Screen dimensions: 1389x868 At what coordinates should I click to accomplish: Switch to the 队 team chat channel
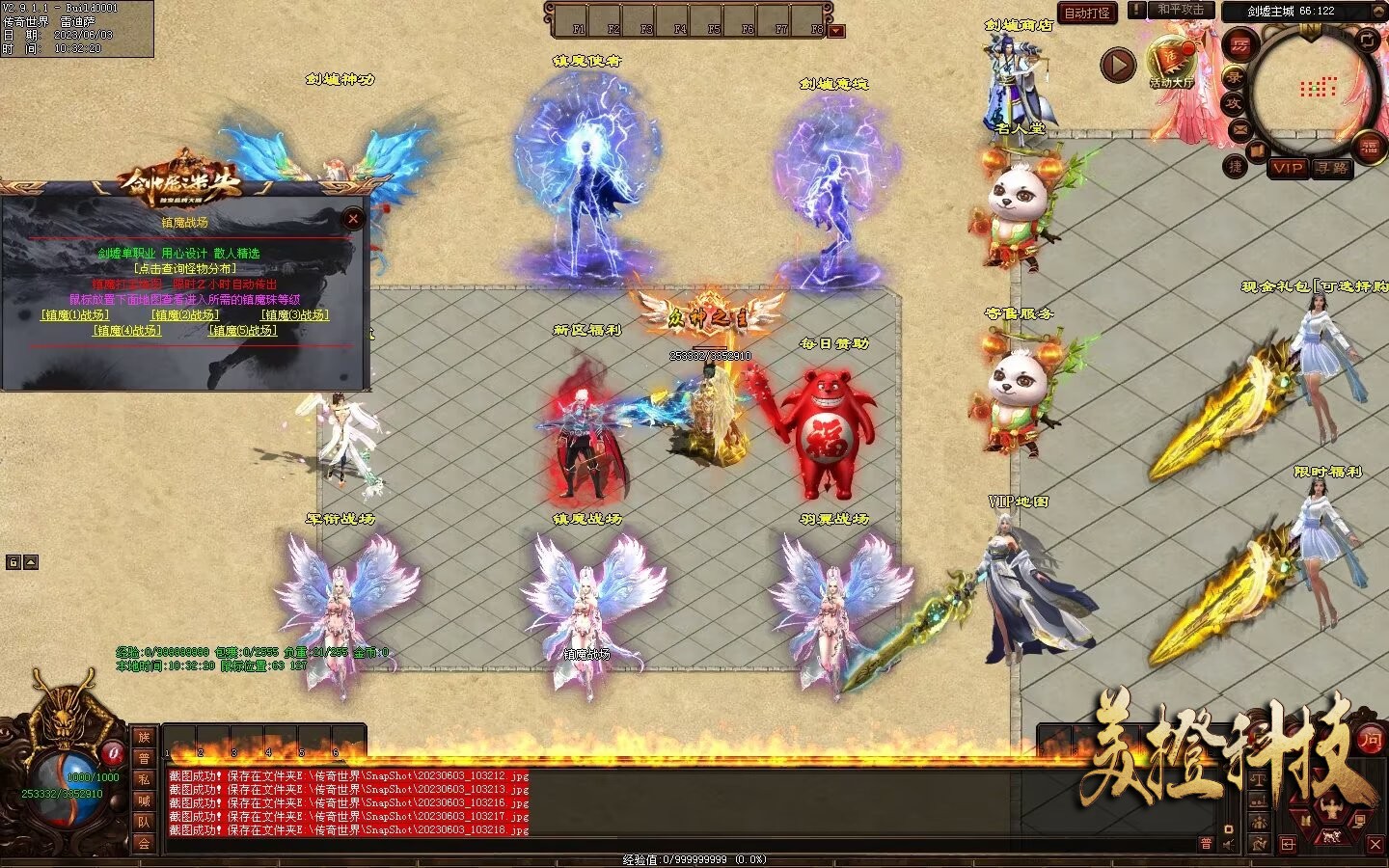[144, 822]
